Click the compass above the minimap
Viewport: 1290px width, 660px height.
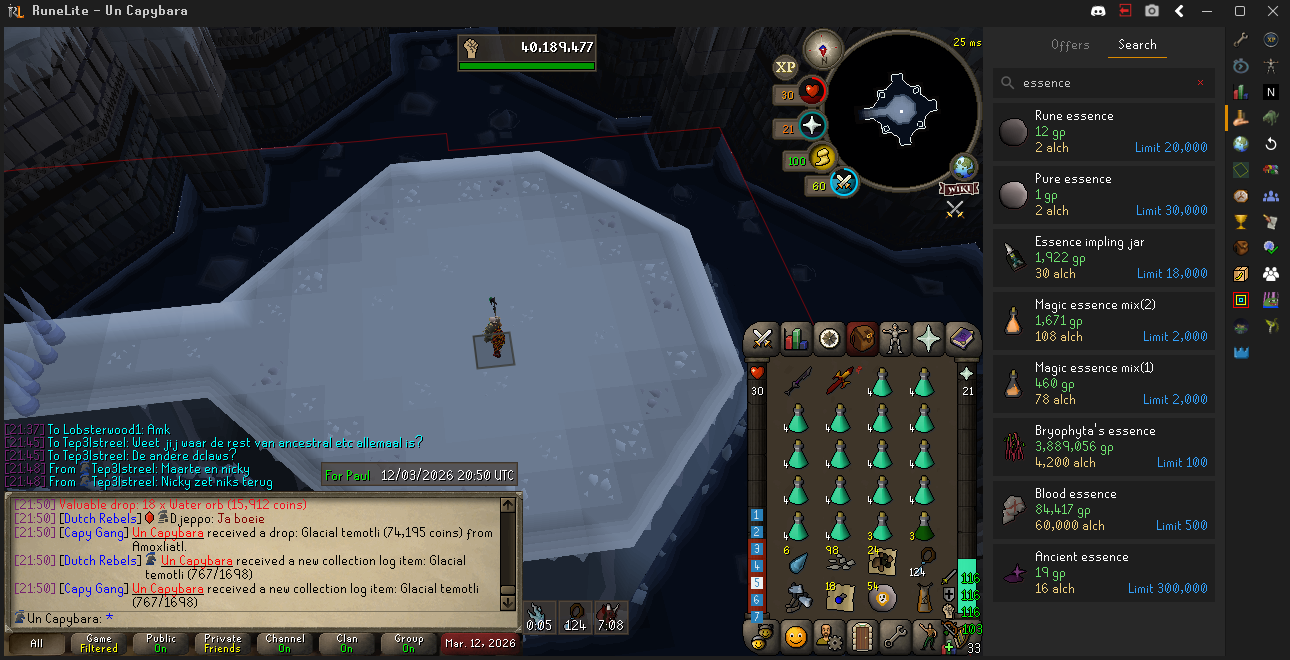[823, 48]
